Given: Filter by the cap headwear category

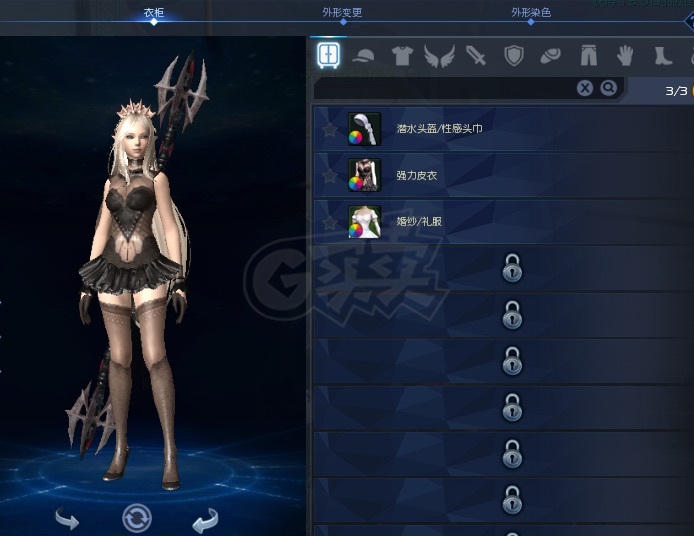Looking at the screenshot, I should click(365, 55).
